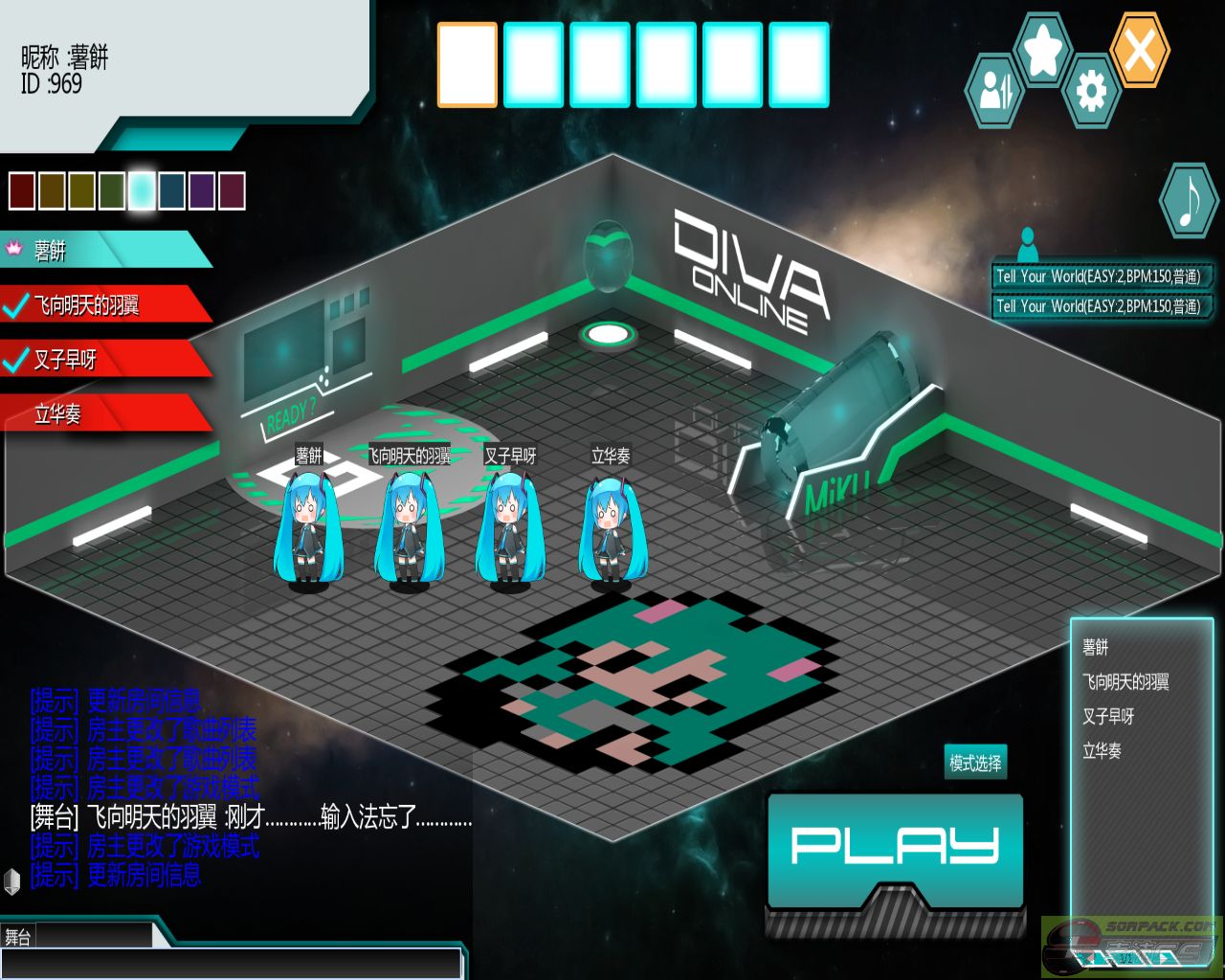Focus the chat text input box
Screen dimensions: 1225x980
pos(230,964)
